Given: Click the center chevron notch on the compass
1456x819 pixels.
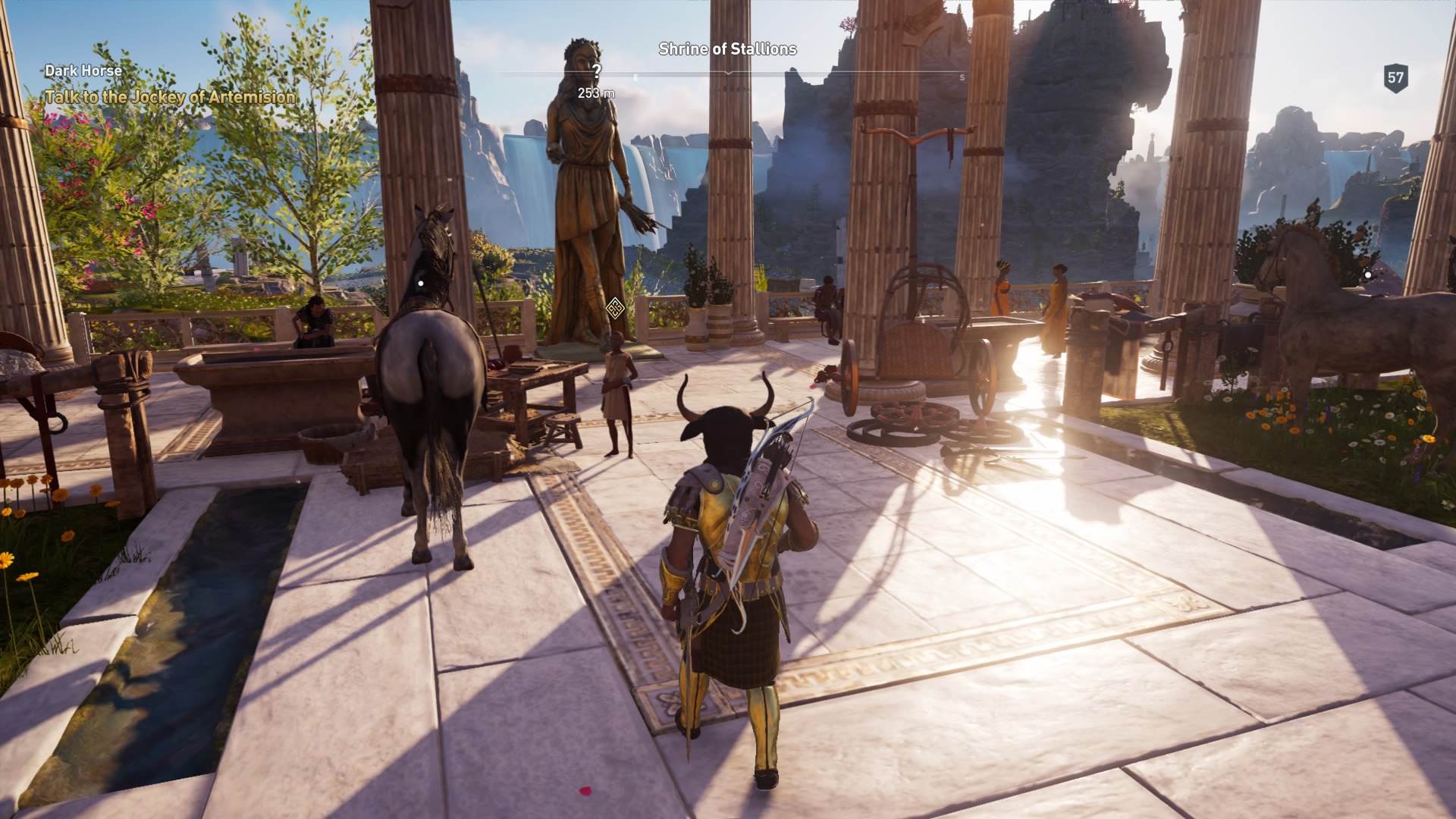Looking at the screenshot, I should click(728, 73).
